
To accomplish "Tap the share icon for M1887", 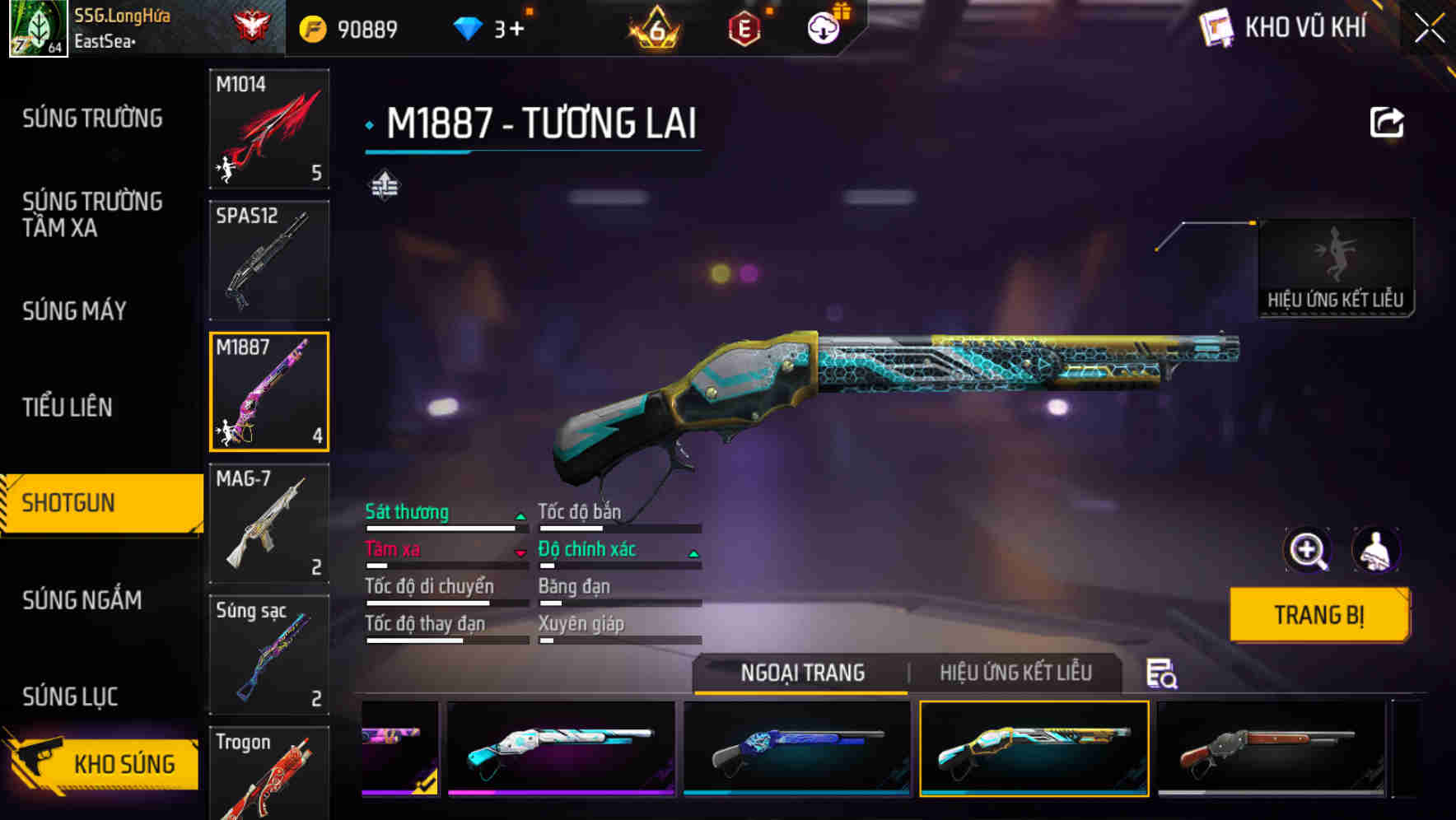I will pyautogui.click(x=1387, y=121).
